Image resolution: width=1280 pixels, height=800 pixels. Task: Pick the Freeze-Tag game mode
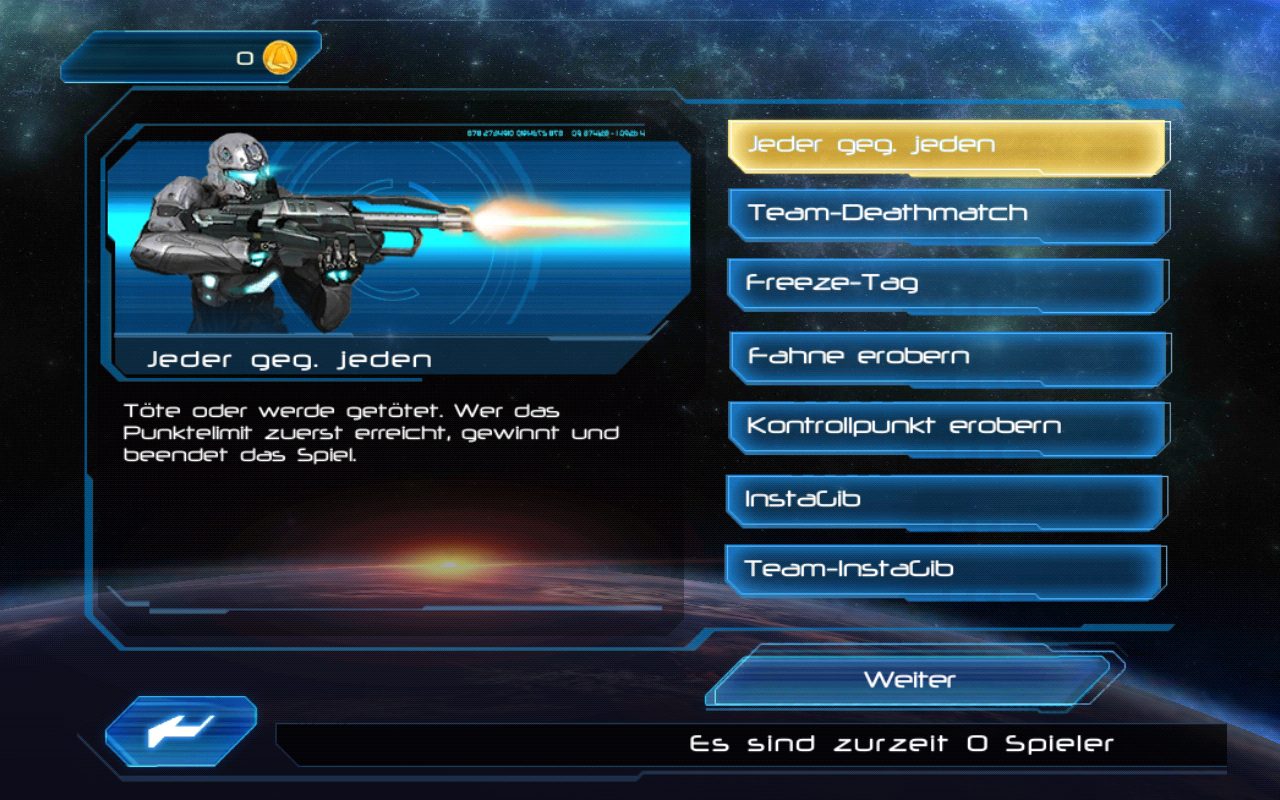tap(947, 284)
